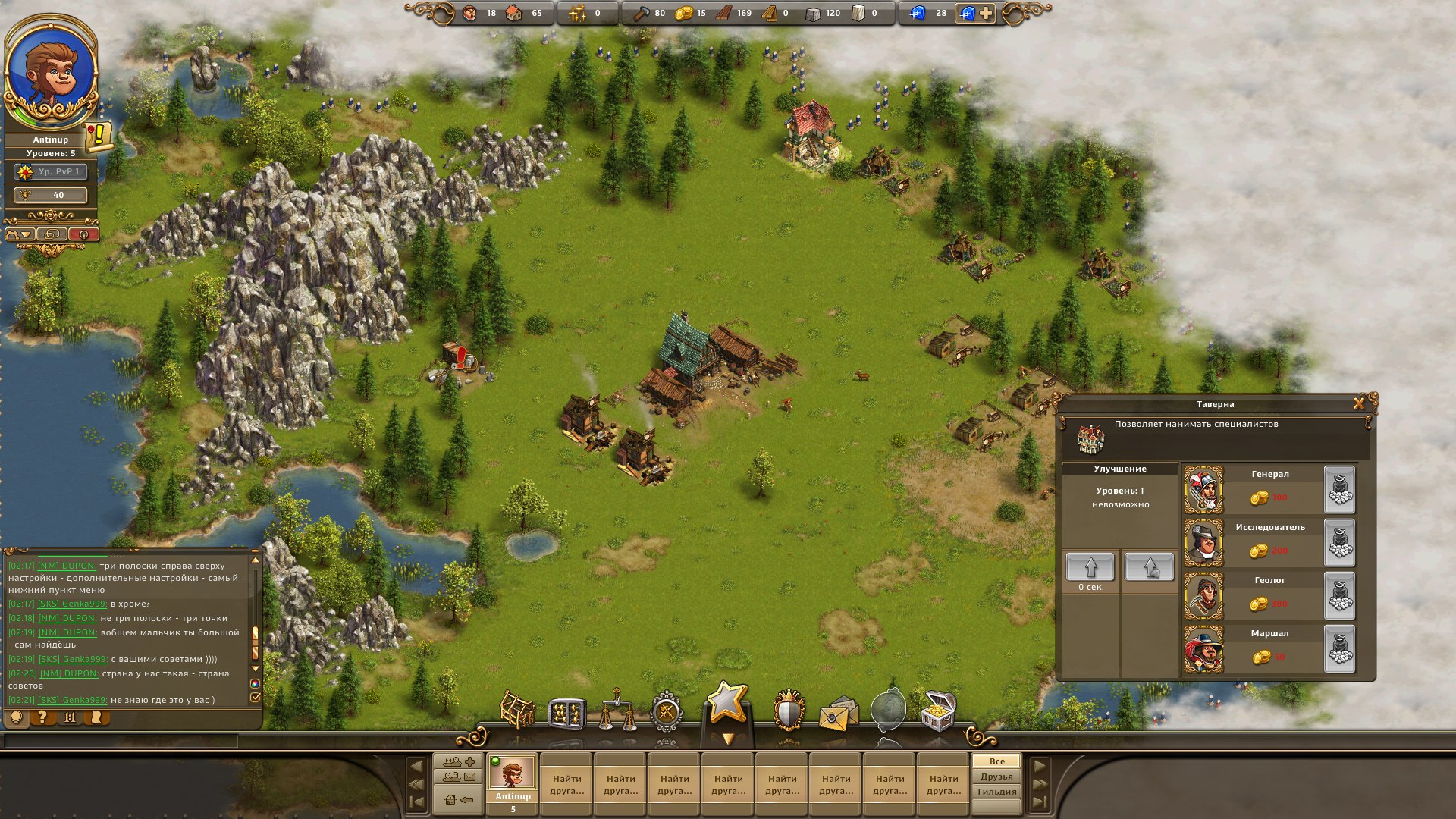
Task: Open the chat color picker icon
Action: (x=256, y=684)
